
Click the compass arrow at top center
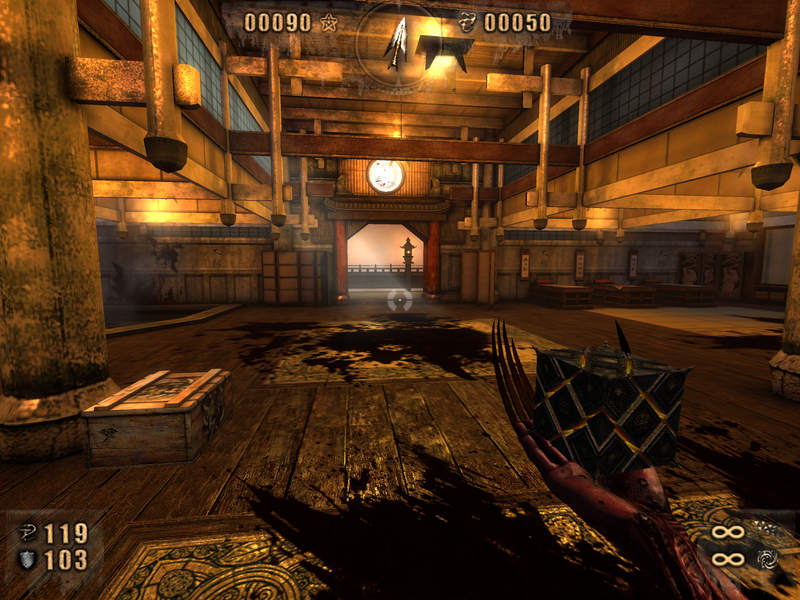(x=398, y=42)
